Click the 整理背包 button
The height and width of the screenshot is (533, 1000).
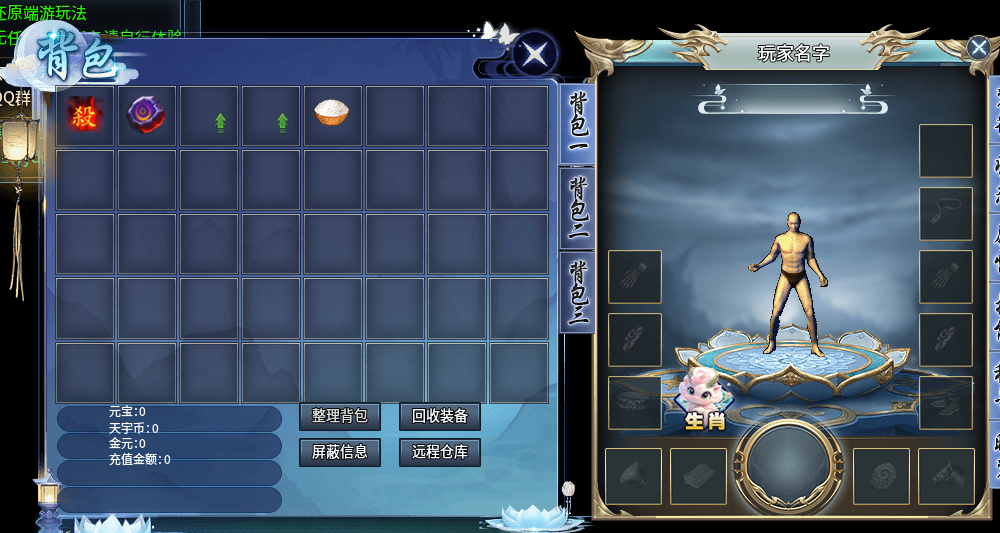[x=339, y=416]
